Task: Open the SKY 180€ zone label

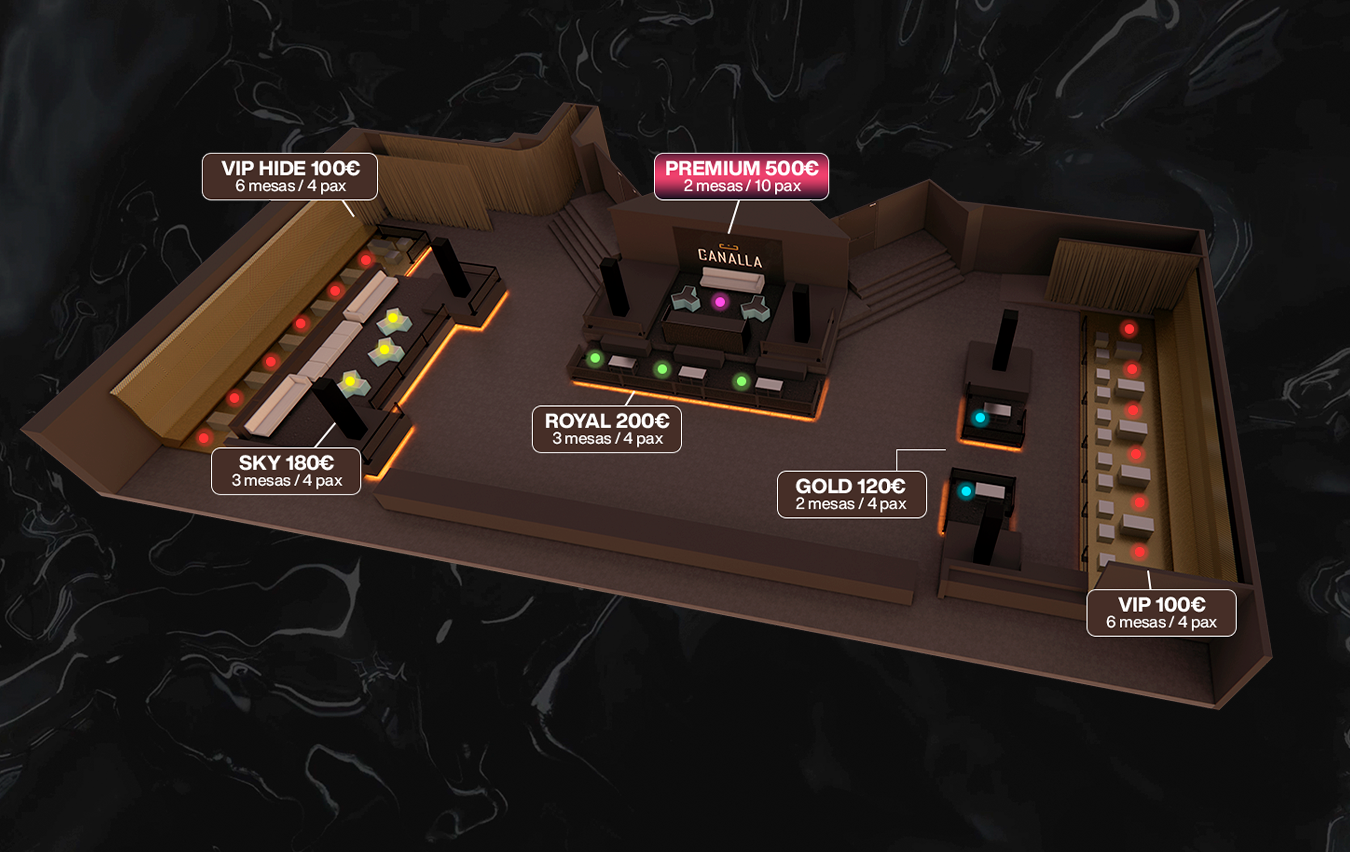Action: [x=286, y=470]
